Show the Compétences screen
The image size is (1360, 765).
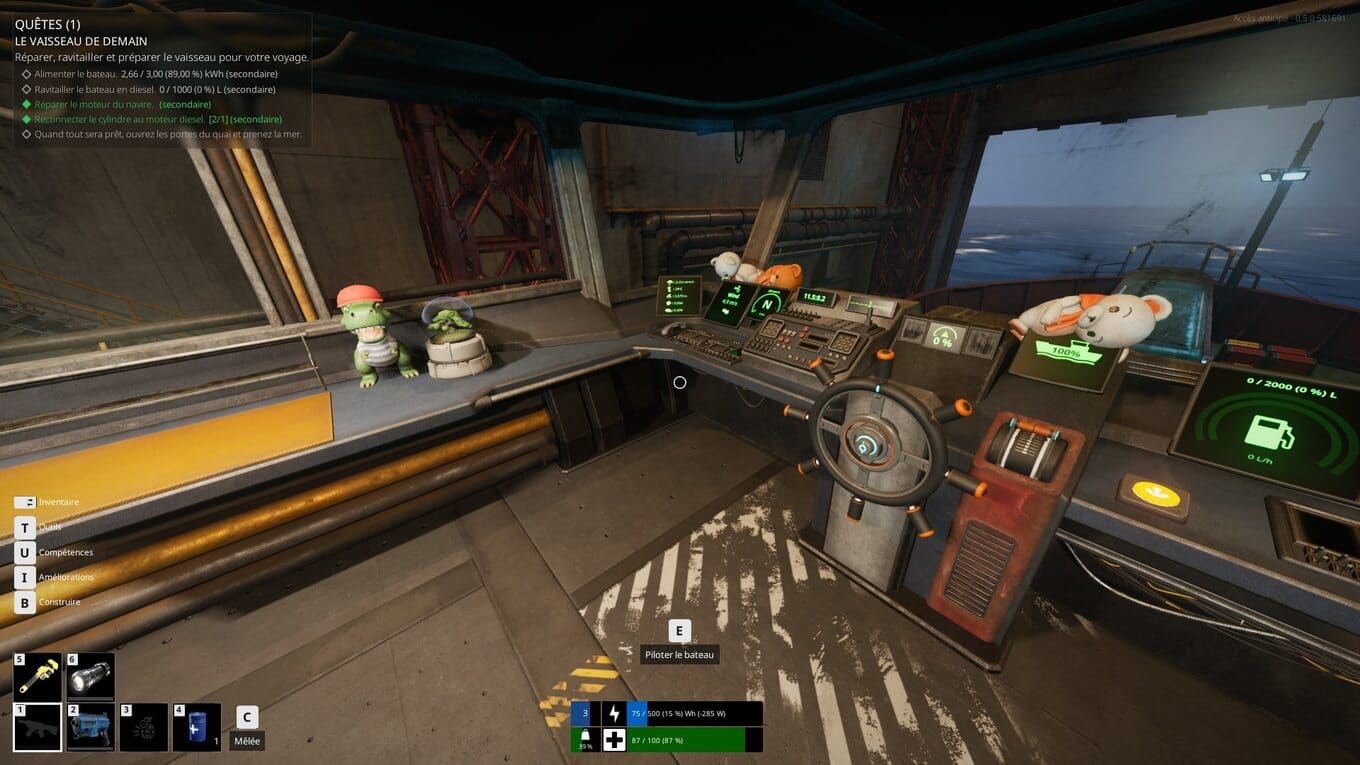[65, 552]
